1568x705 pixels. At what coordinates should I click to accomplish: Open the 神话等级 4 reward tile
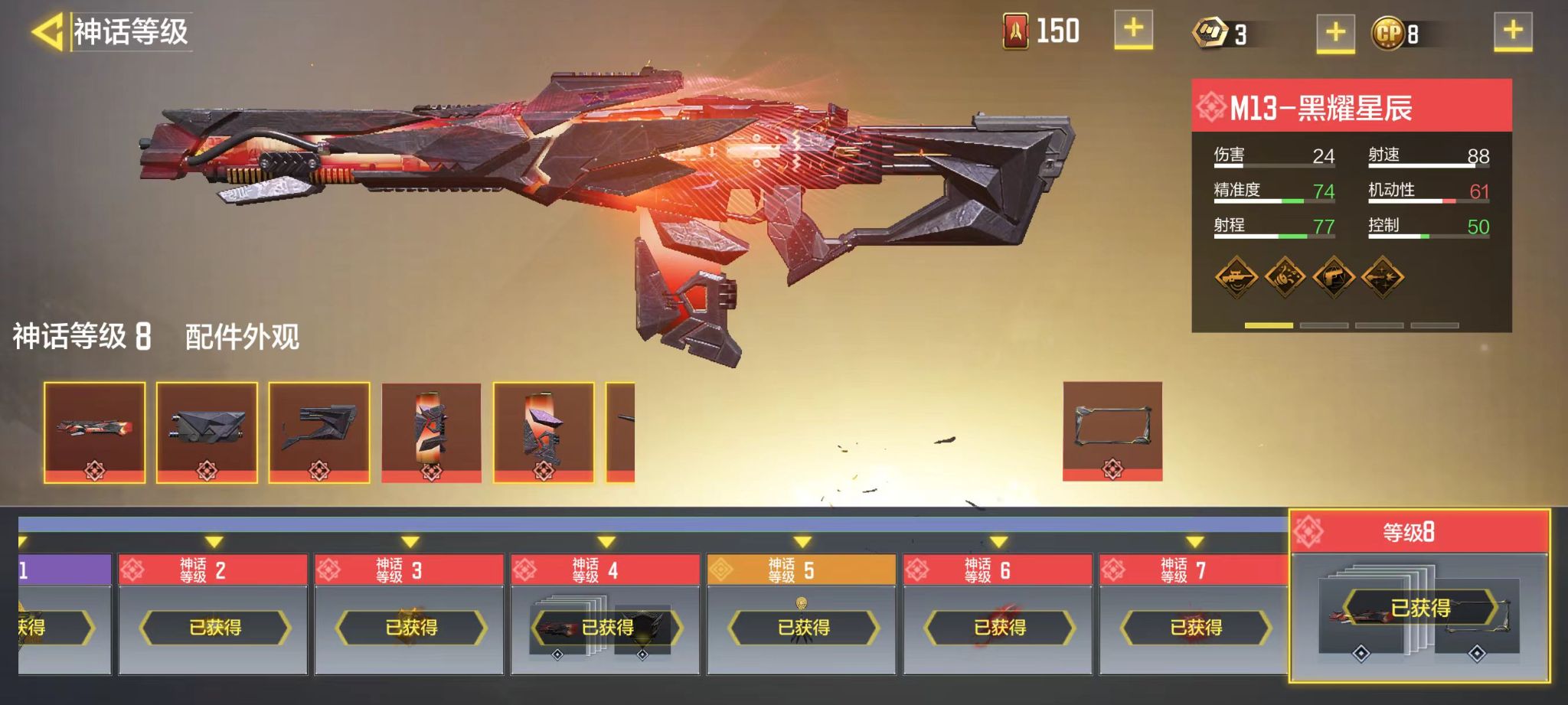[x=606, y=614]
